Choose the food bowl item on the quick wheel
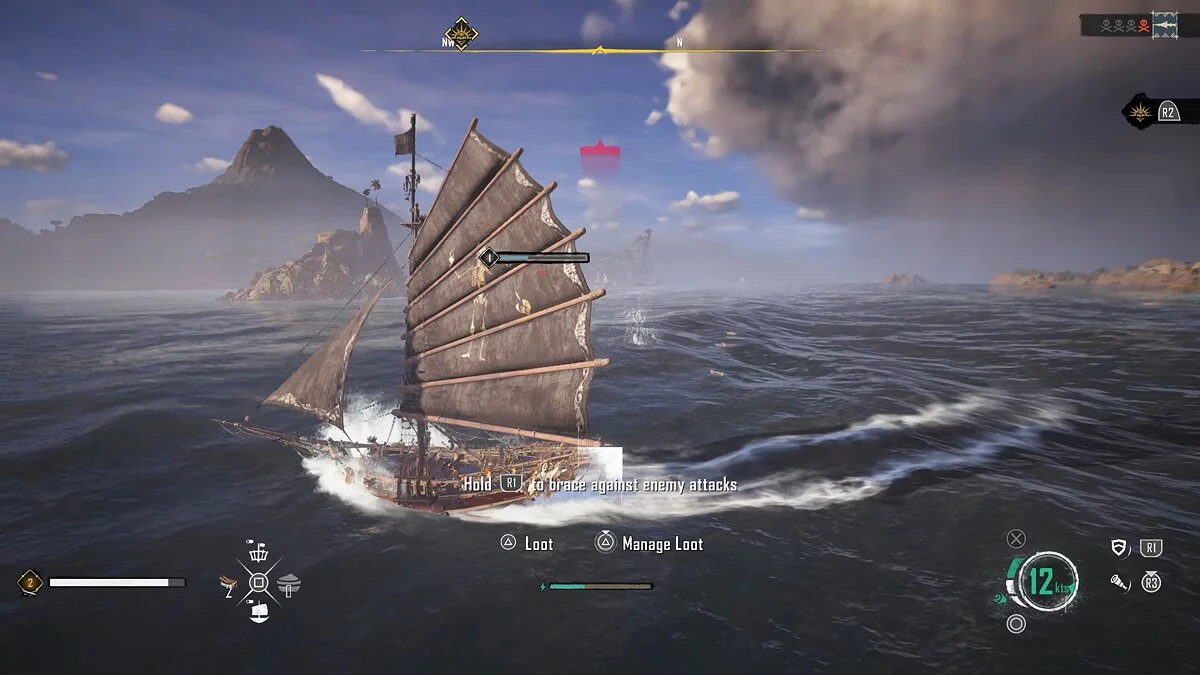The height and width of the screenshot is (675, 1200). click(288, 584)
